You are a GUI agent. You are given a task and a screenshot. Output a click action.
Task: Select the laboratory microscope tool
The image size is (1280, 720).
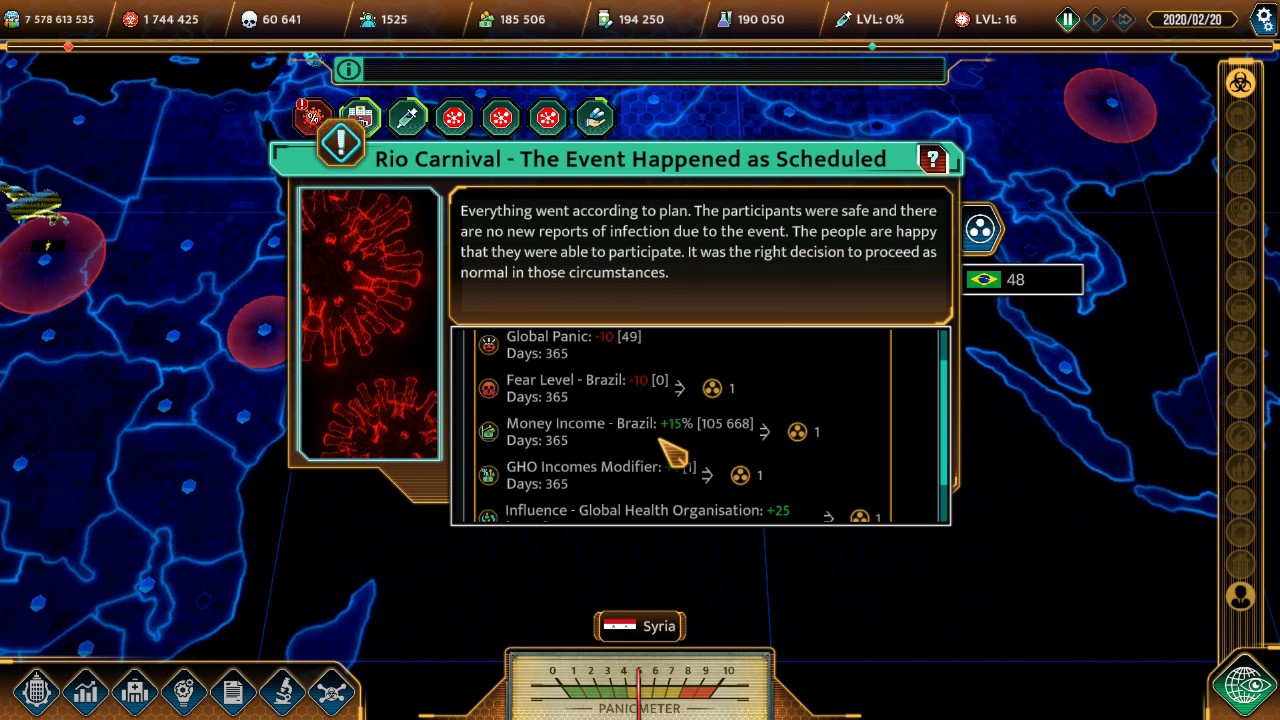(281, 690)
